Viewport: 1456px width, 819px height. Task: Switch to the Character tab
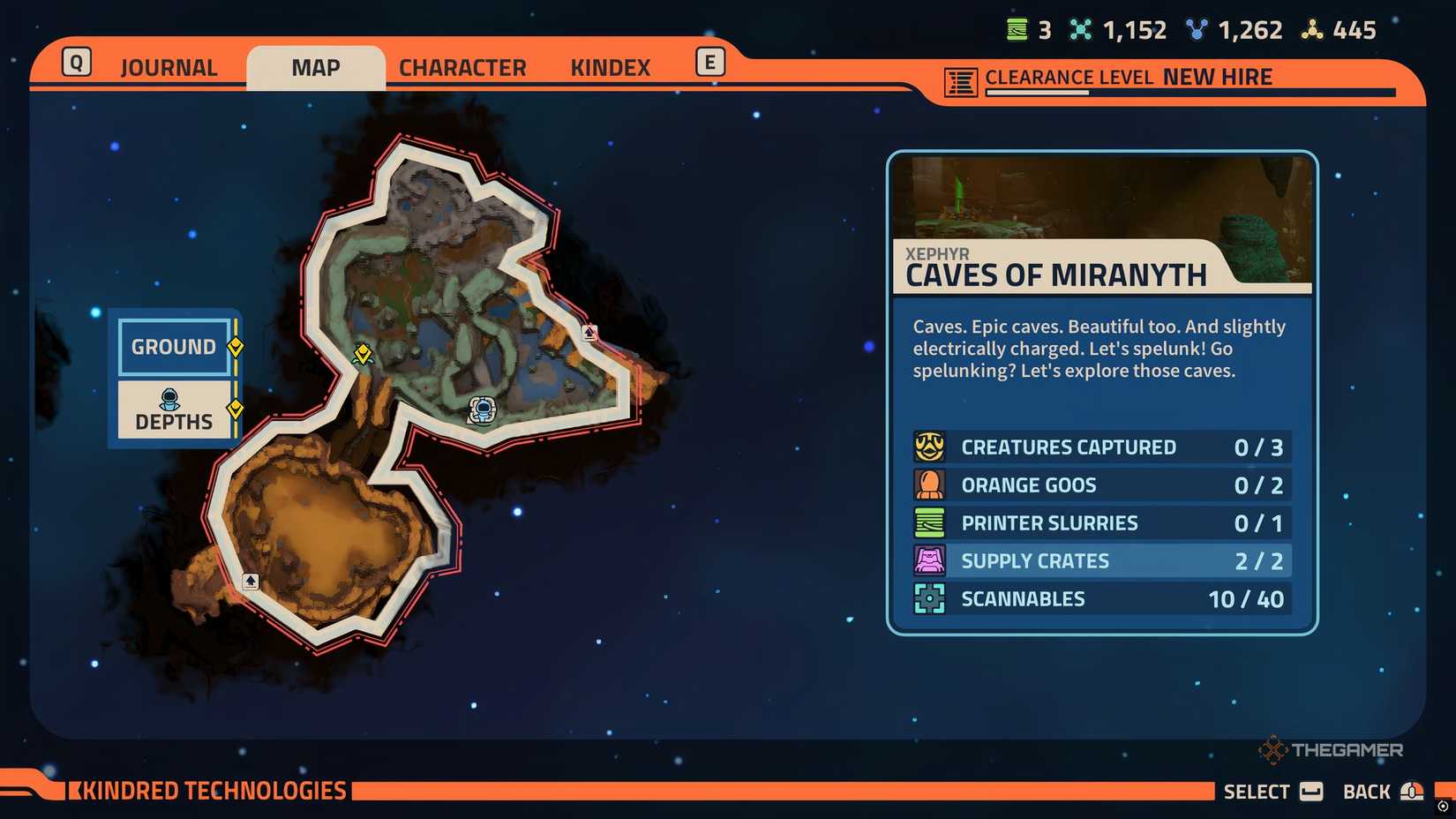click(462, 66)
